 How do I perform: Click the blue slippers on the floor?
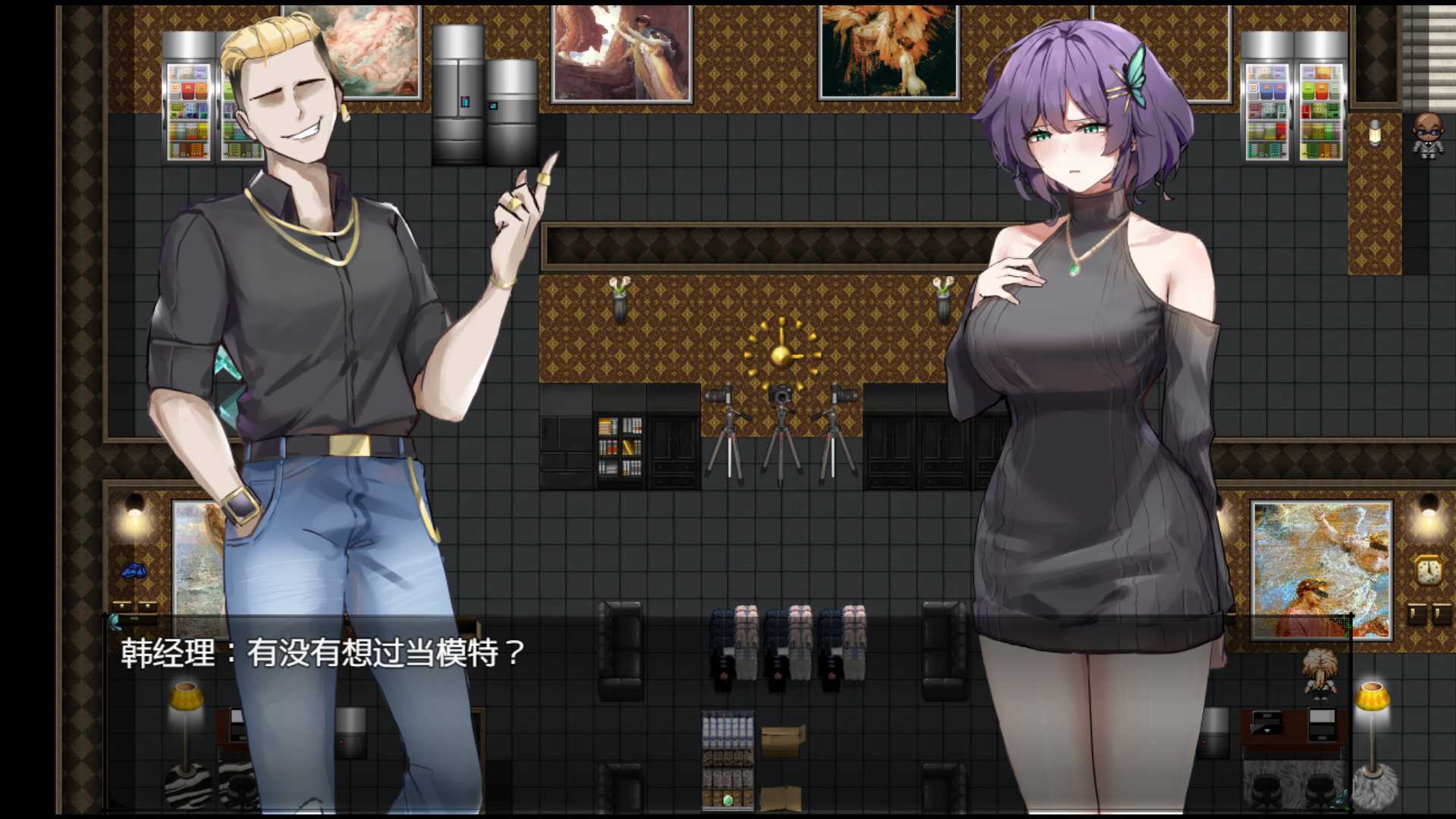pos(135,569)
